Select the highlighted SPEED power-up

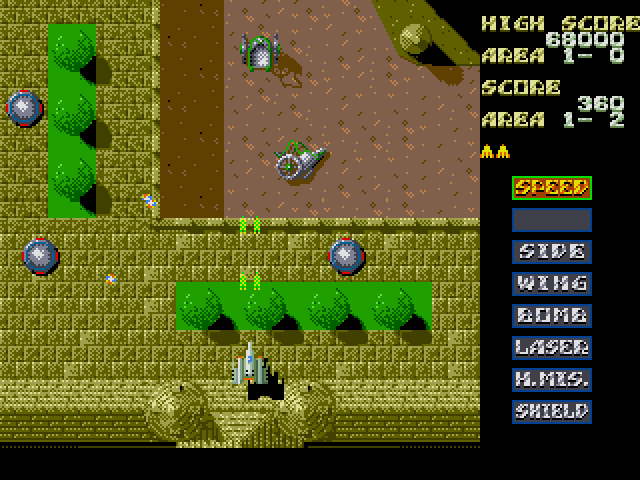click(551, 187)
